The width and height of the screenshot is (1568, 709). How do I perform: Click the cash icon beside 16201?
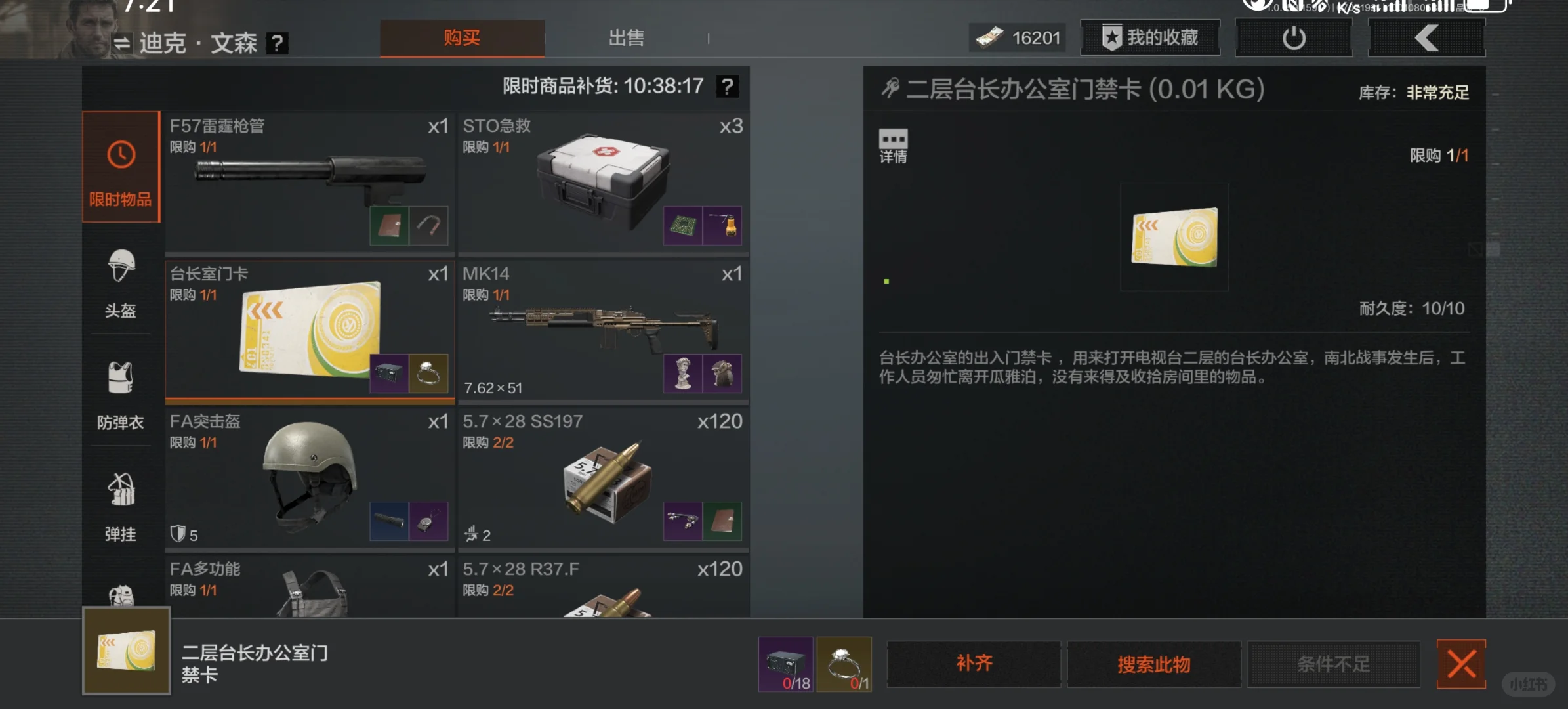tap(991, 37)
